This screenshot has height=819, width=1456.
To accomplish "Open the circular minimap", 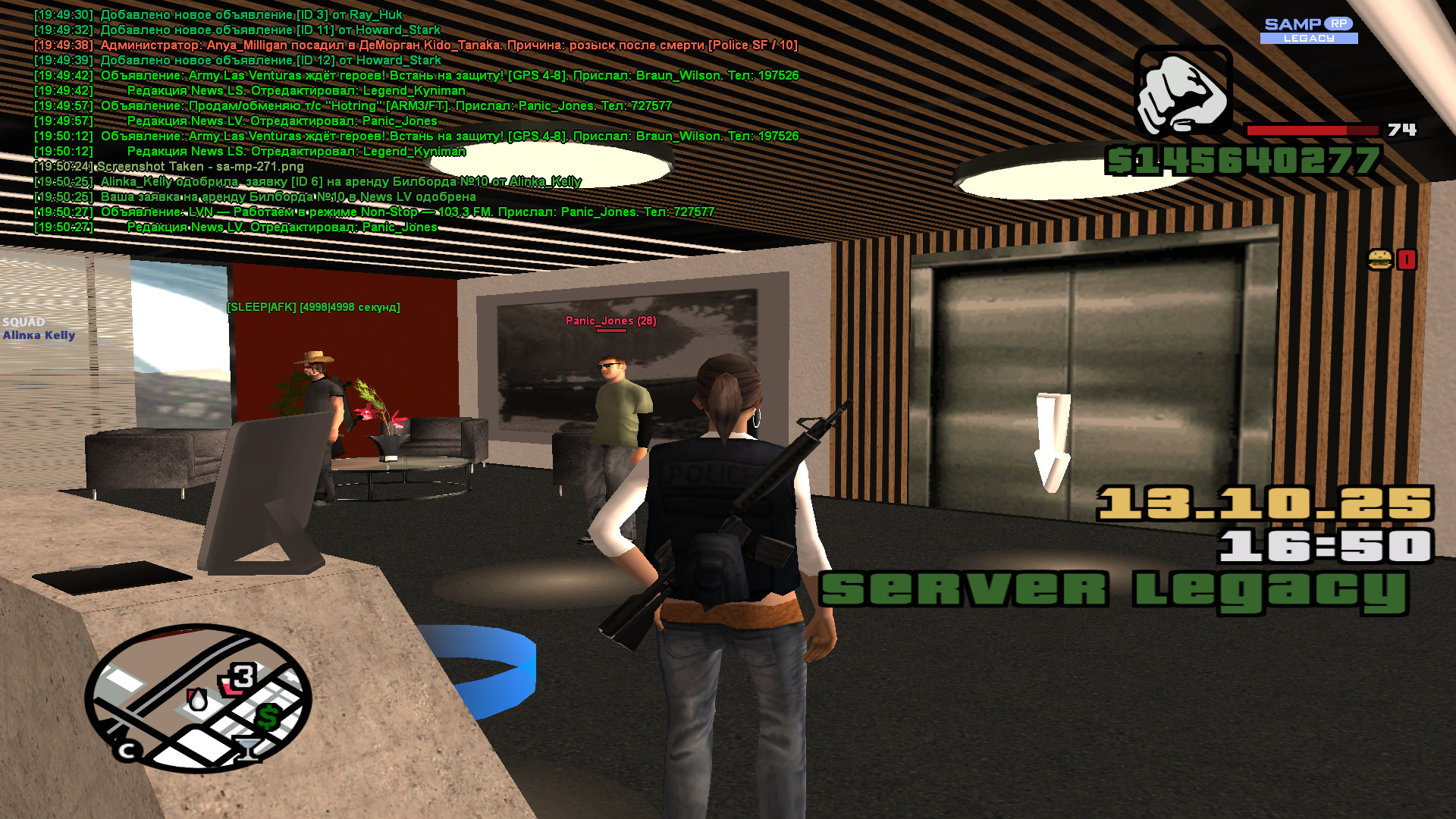I will [x=199, y=698].
